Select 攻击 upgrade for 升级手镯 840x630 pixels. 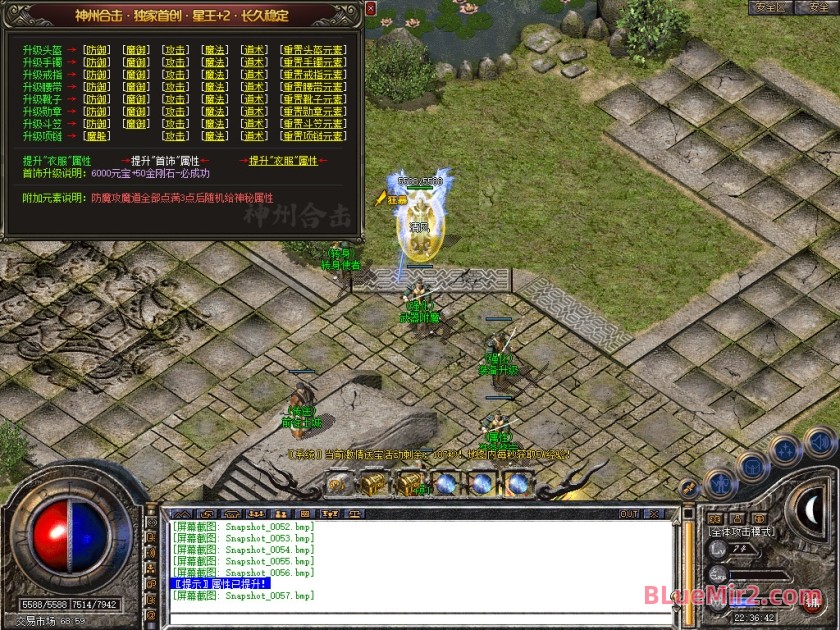click(x=175, y=62)
